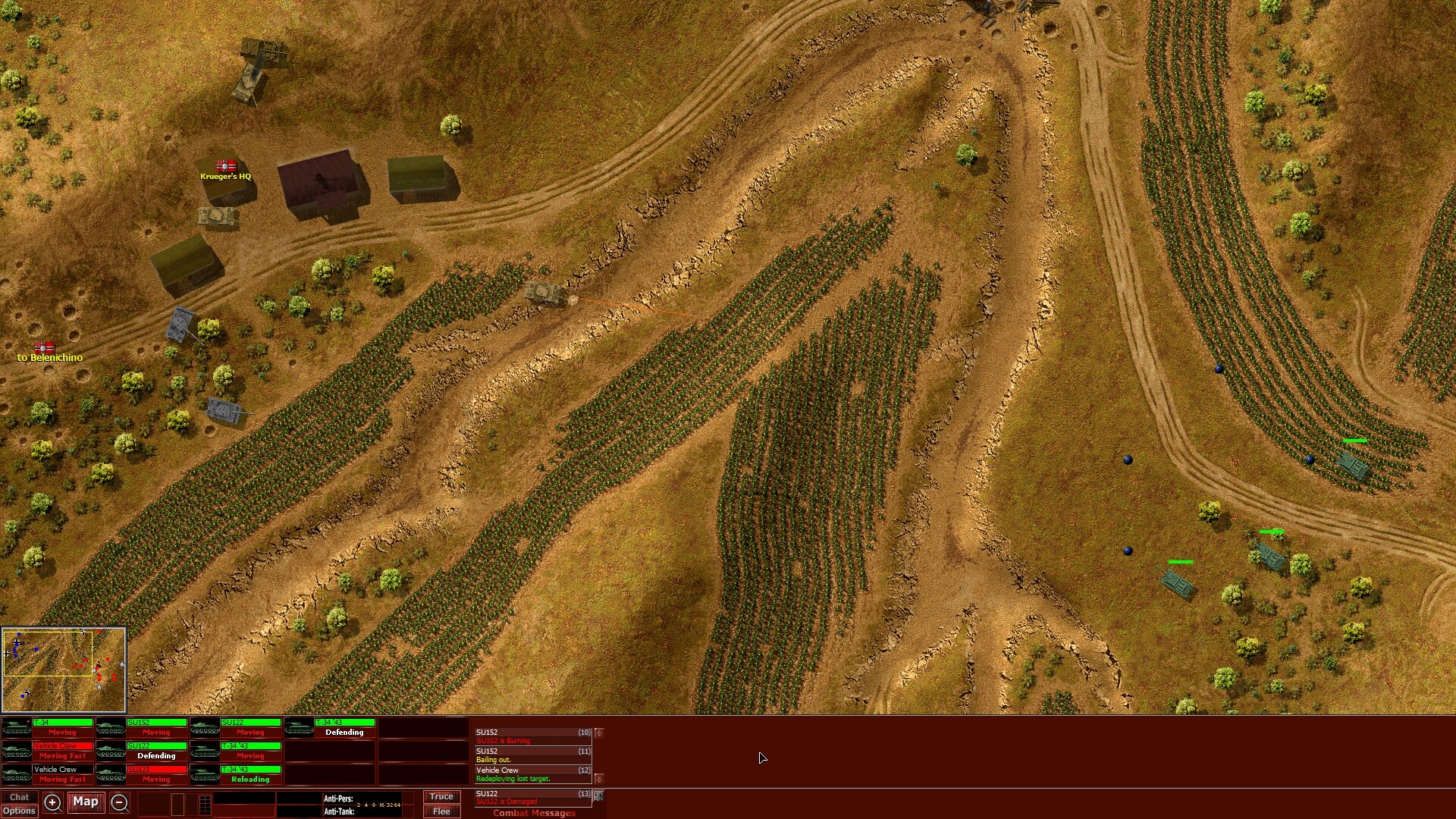Image resolution: width=1456 pixels, height=819 pixels.
Task: Zoom in with the plus magnifier icon
Action: [52, 802]
